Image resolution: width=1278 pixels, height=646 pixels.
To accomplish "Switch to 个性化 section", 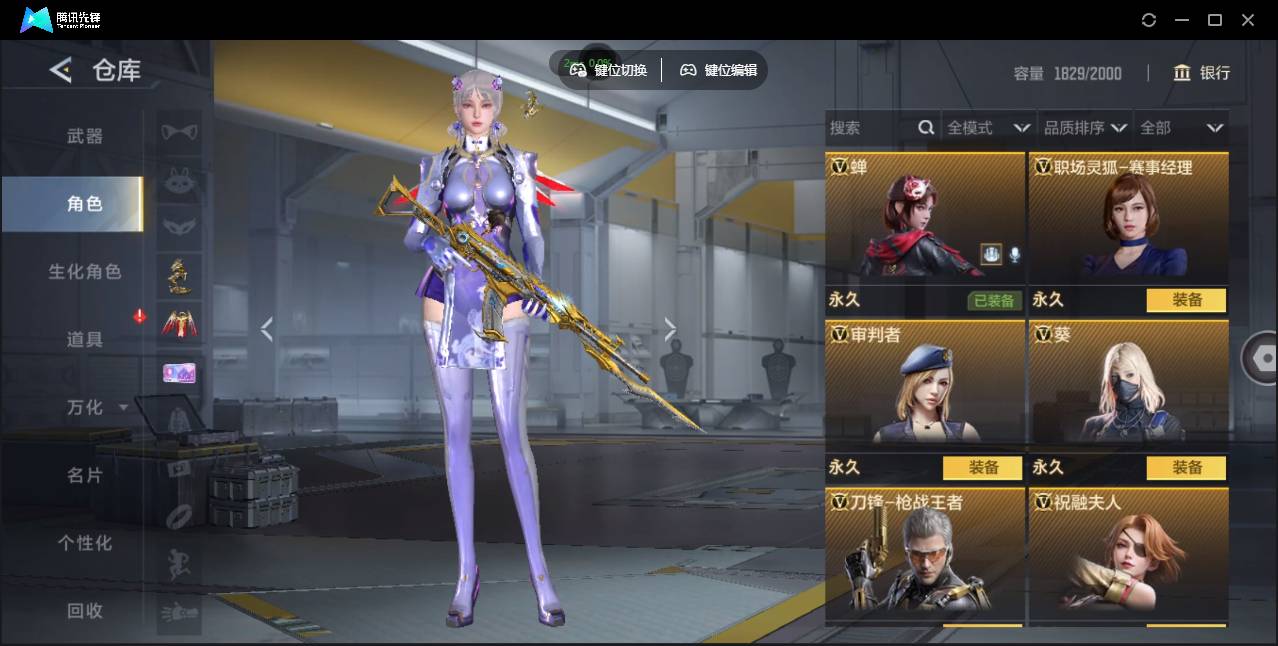I will [84, 543].
